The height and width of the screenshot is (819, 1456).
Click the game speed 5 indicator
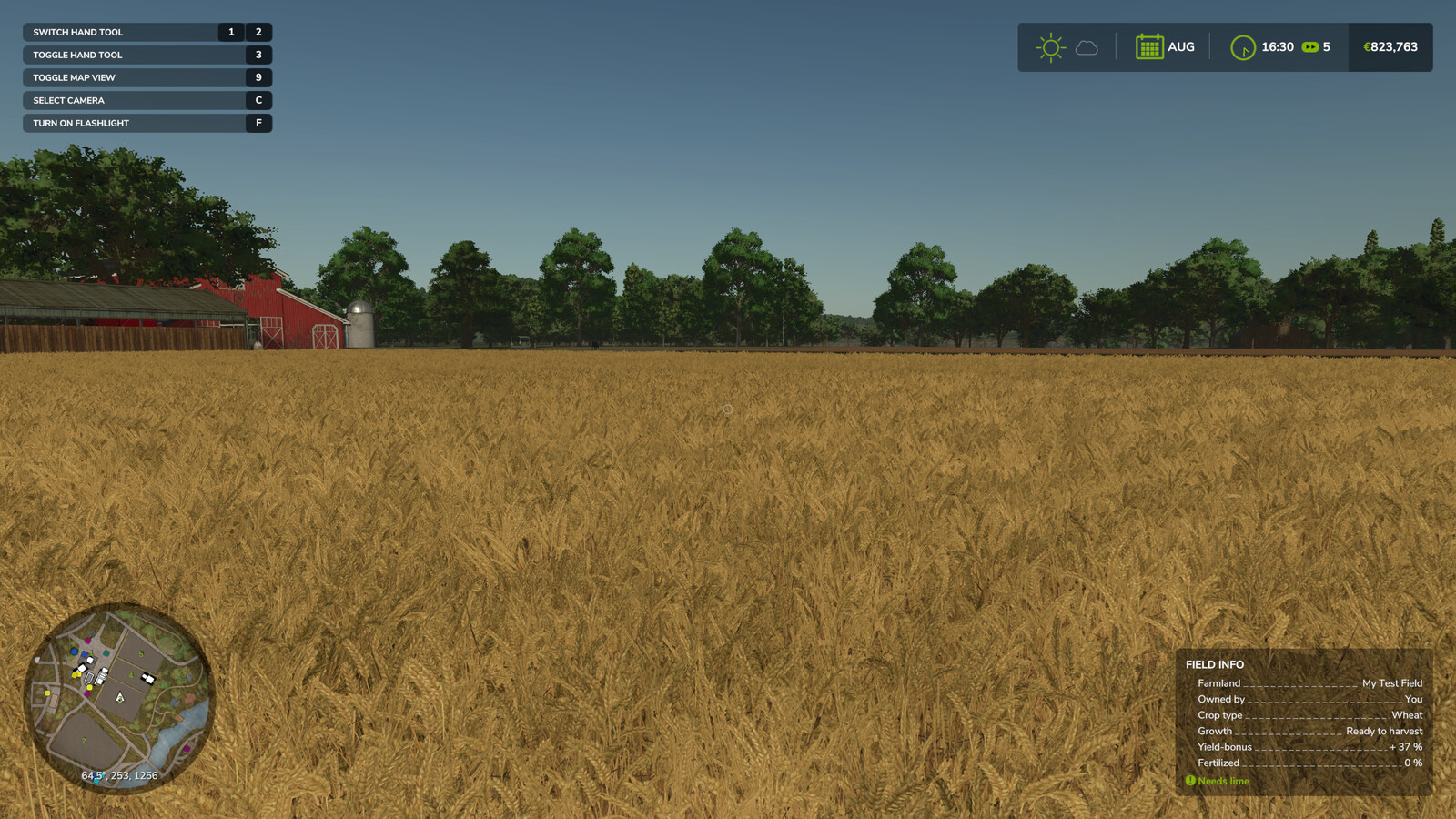tap(1326, 46)
